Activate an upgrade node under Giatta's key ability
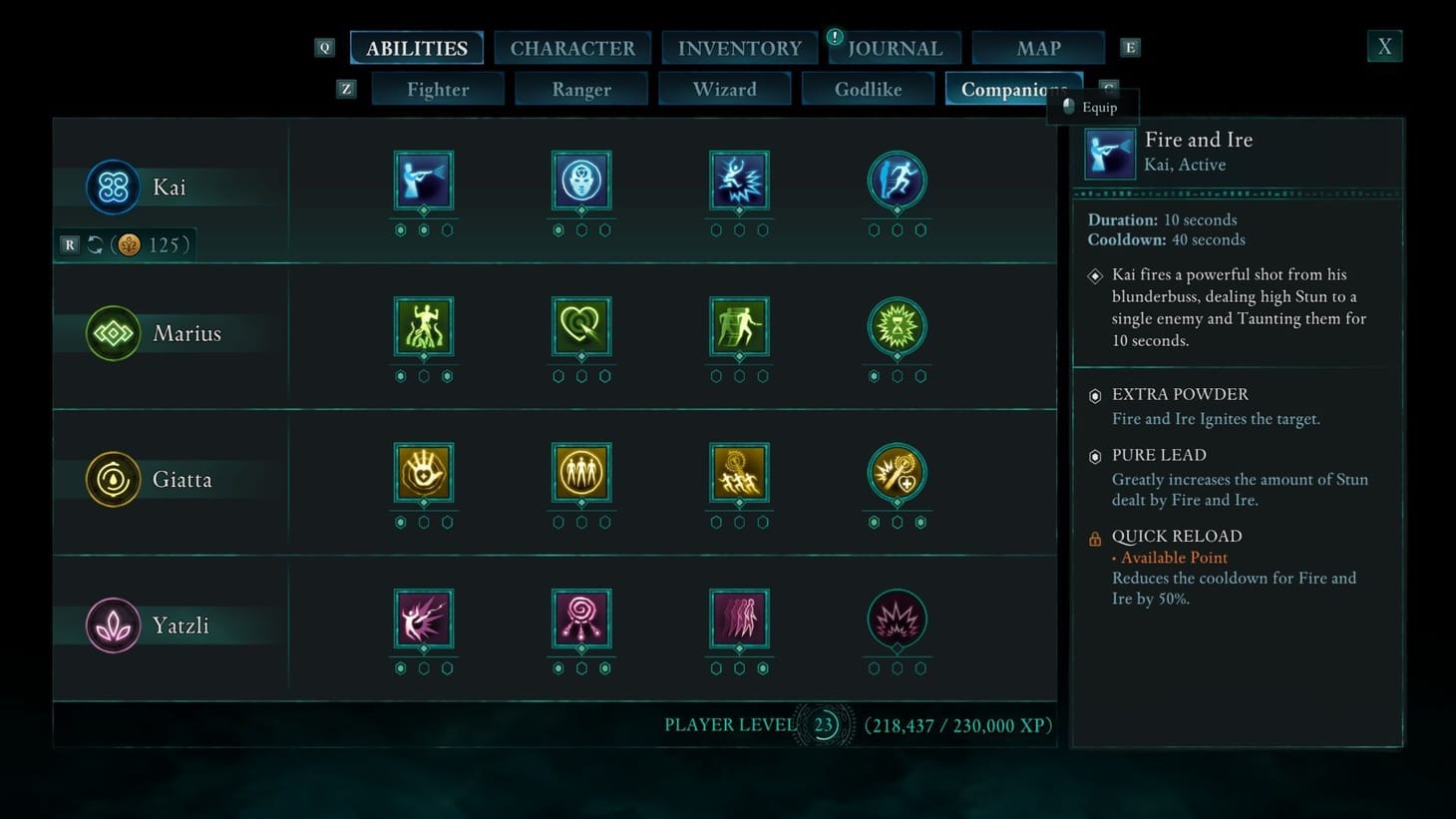Image resolution: width=1456 pixels, height=819 pixels. [x=896, y=522]
